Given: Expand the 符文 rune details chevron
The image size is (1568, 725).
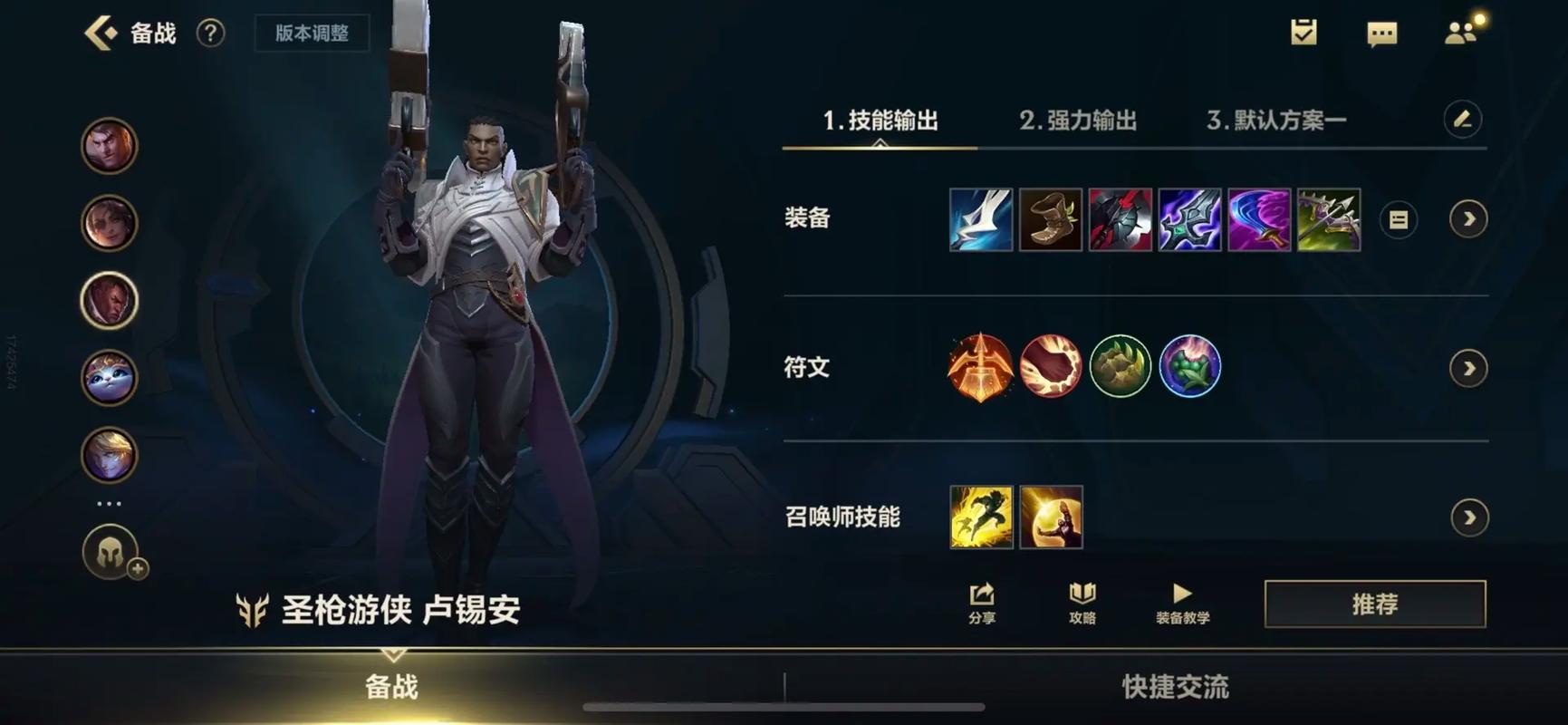Looking at the screenshot, I should pos(1469,367).
